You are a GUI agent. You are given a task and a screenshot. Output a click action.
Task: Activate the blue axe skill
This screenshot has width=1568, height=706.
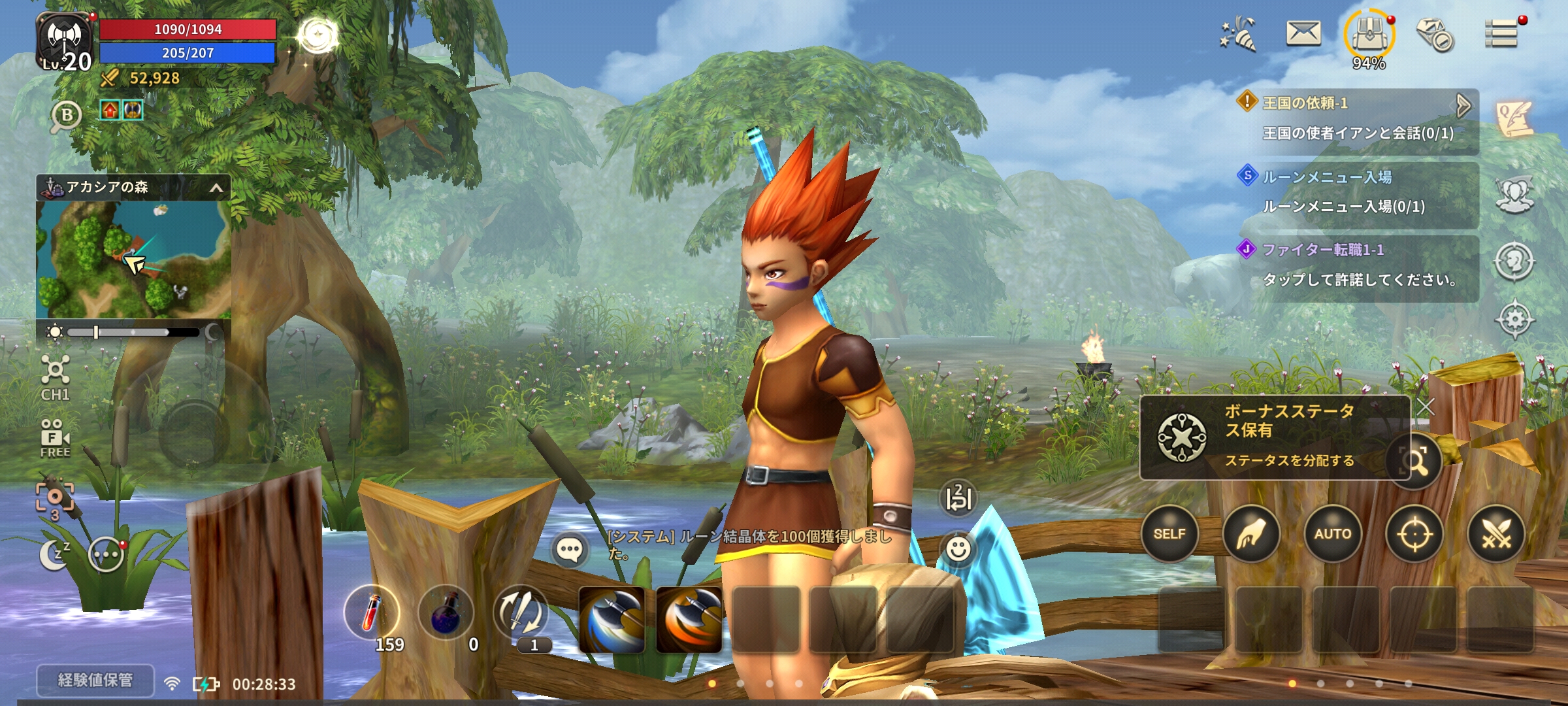click(x=612, y=619)
